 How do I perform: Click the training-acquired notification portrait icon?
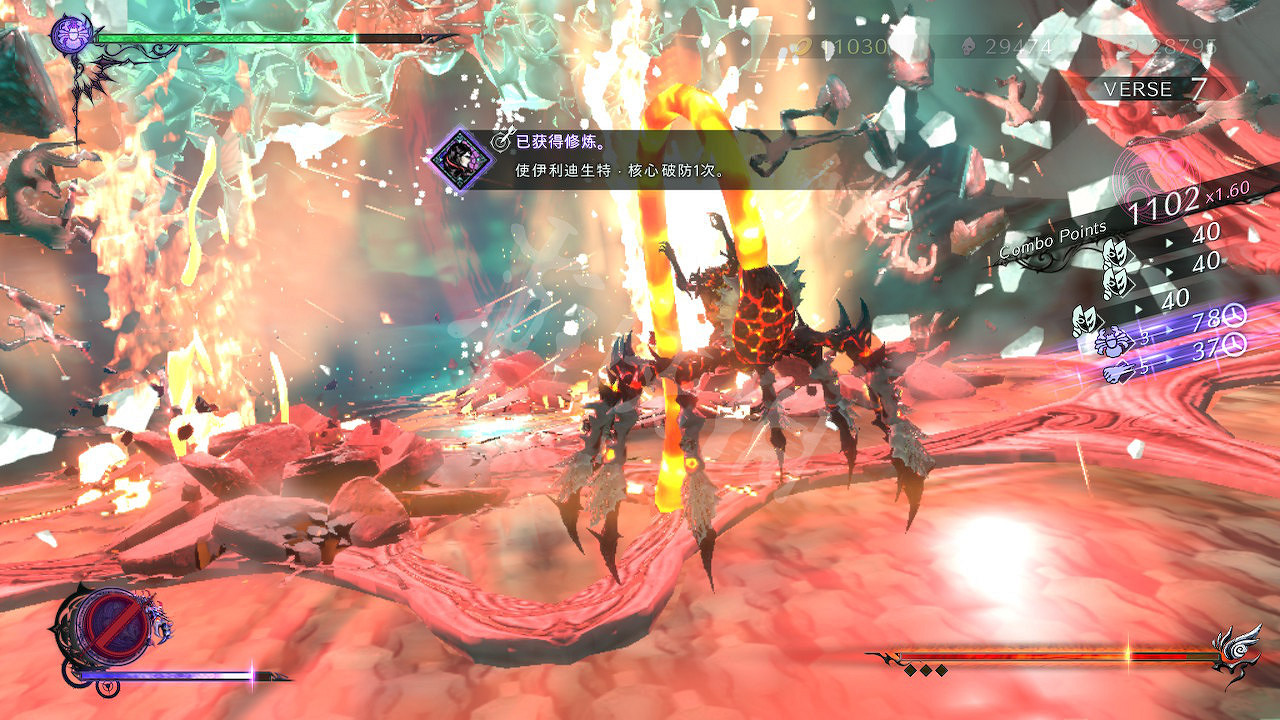457,158
